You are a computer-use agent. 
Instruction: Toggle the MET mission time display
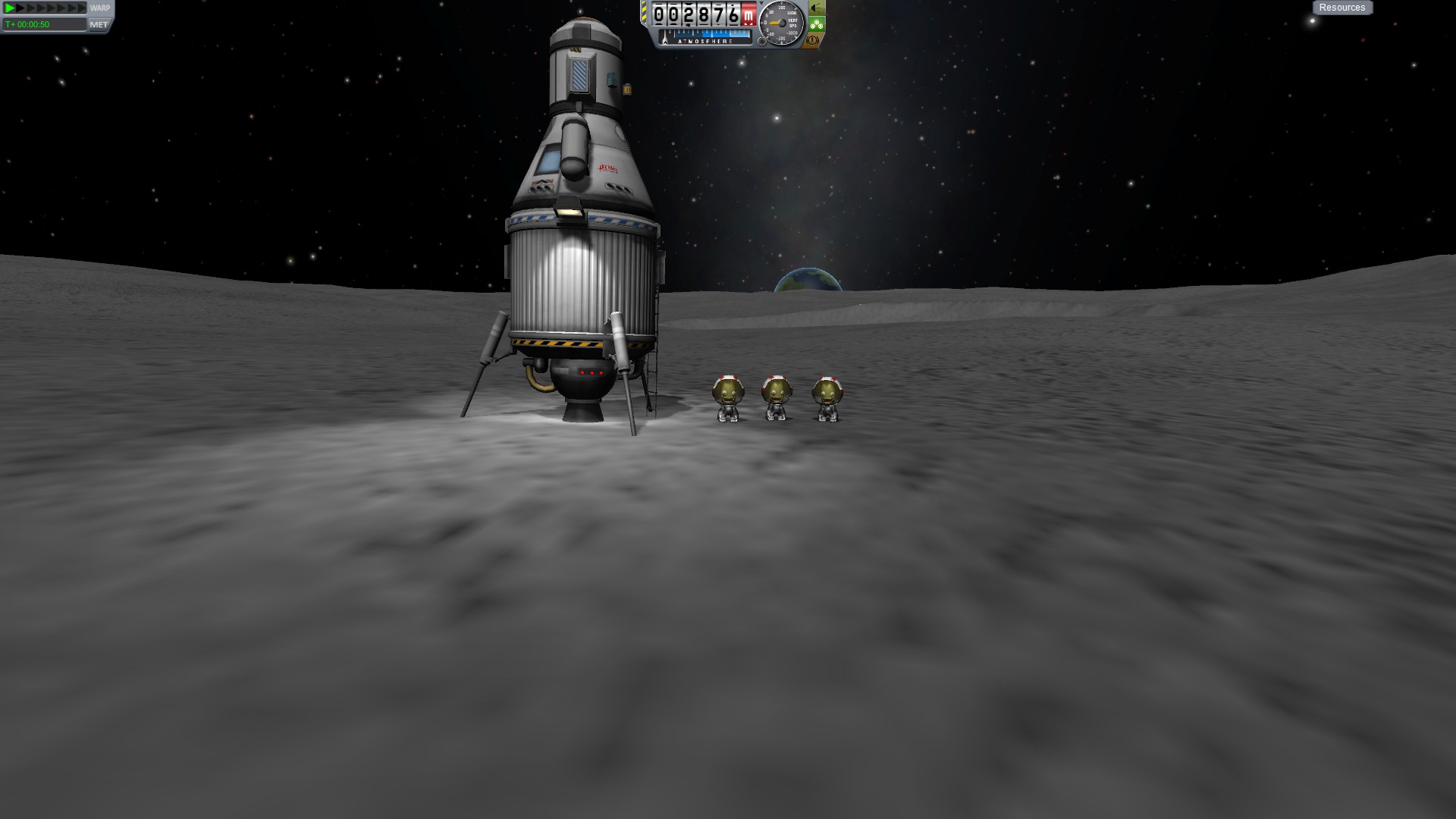[x=99, y=24]
